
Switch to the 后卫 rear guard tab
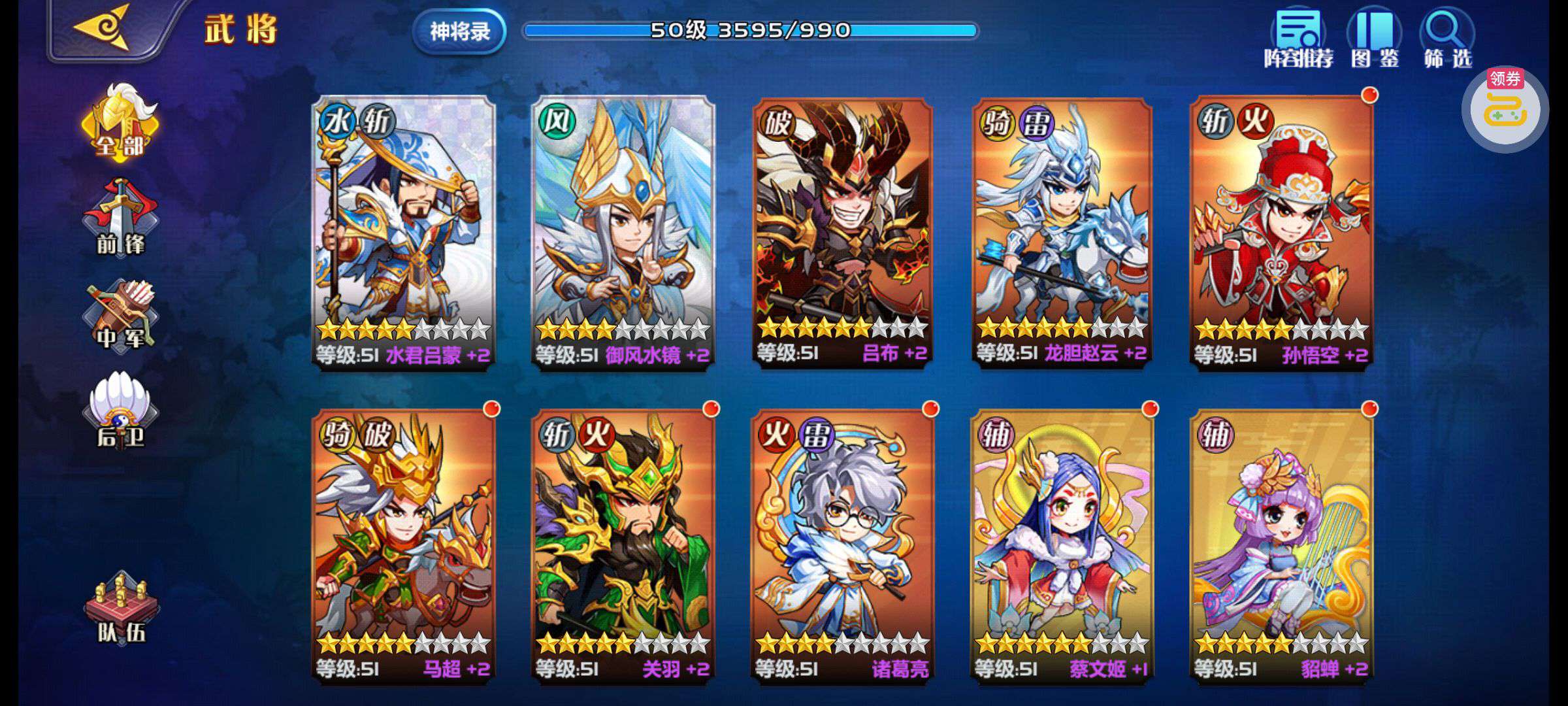click(120, 411)
